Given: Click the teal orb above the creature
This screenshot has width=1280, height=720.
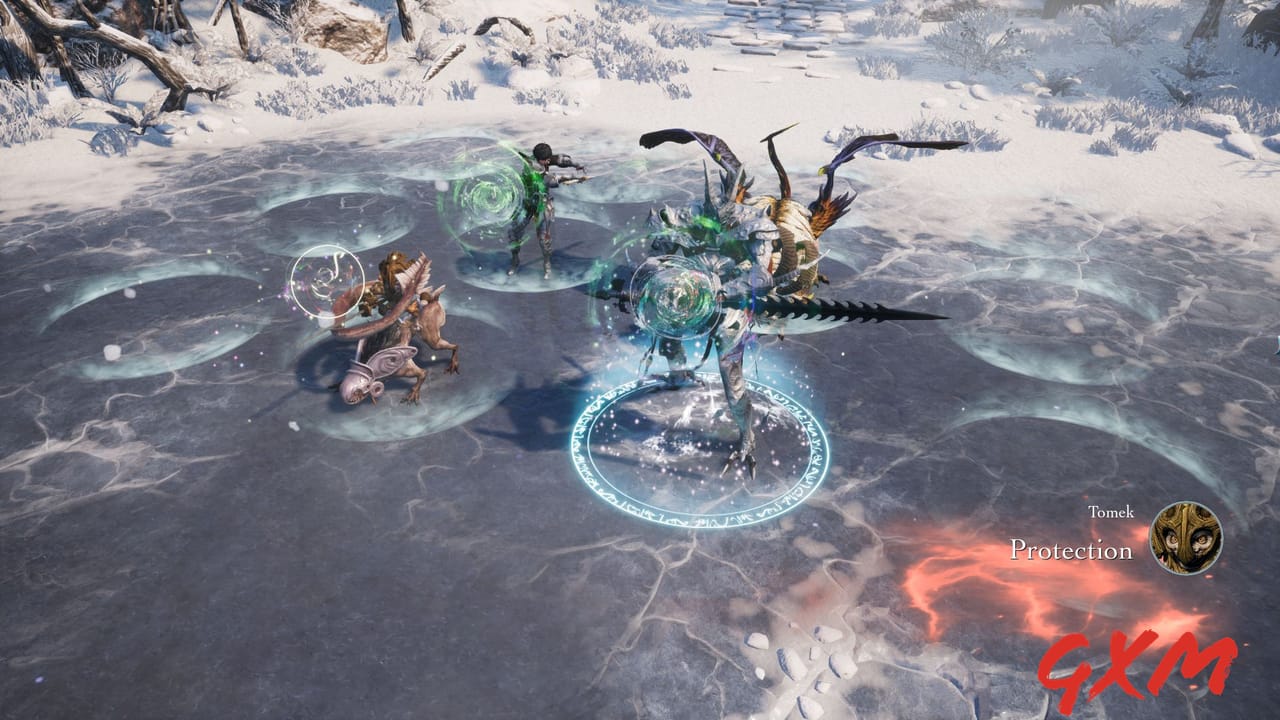Looking at the screenshot, I should [x=678, y=295].
